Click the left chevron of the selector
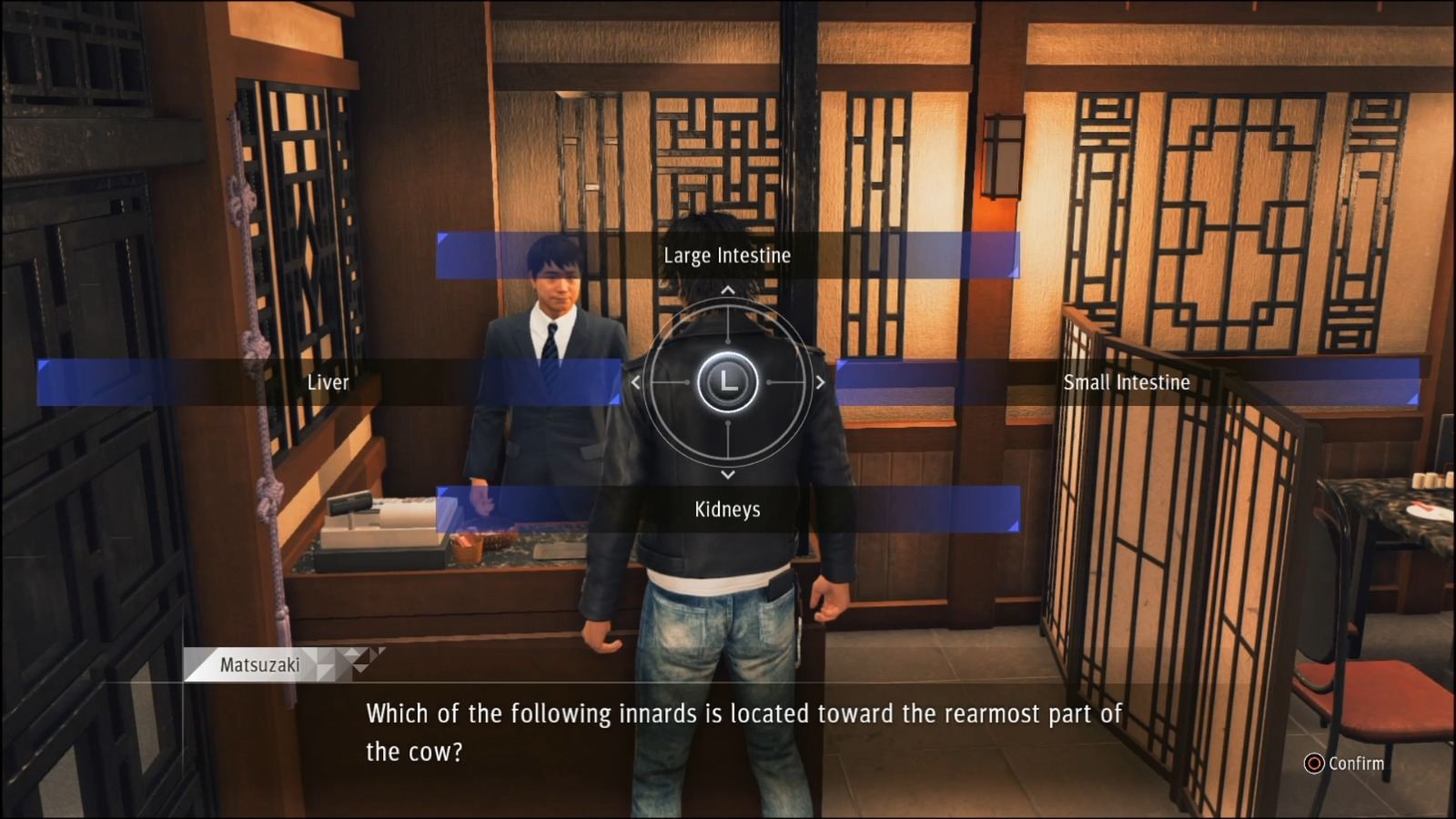Viewport: 1456px width, 819px height. click(634, 383)
